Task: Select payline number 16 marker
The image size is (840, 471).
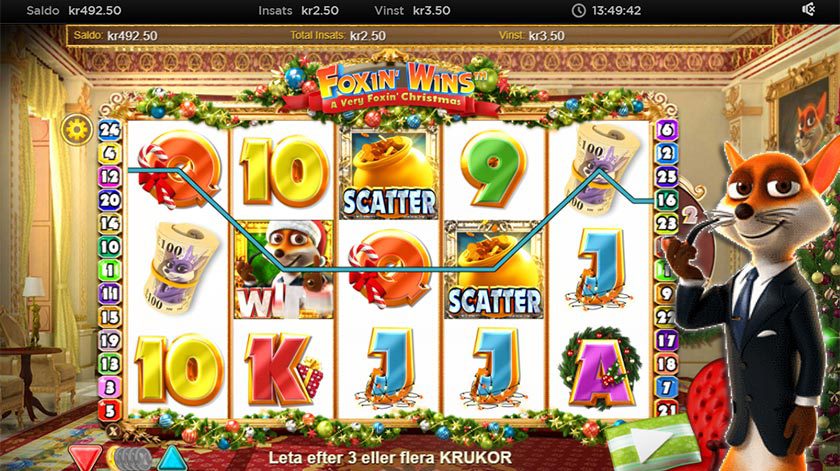Action: pyautogui.click(x=666, y=200)
